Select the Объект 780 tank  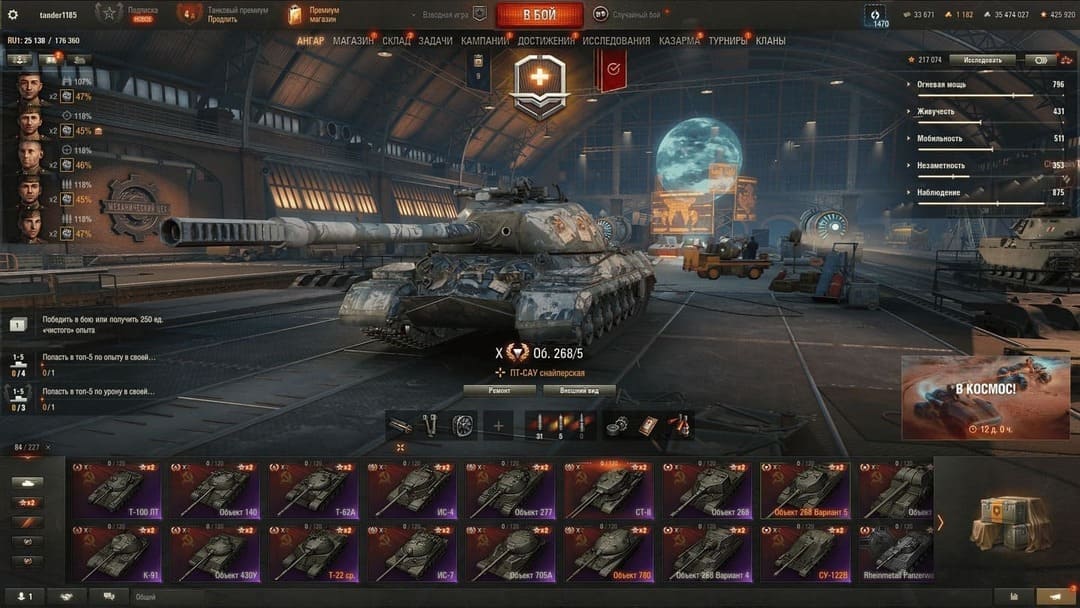click(609, 553)
